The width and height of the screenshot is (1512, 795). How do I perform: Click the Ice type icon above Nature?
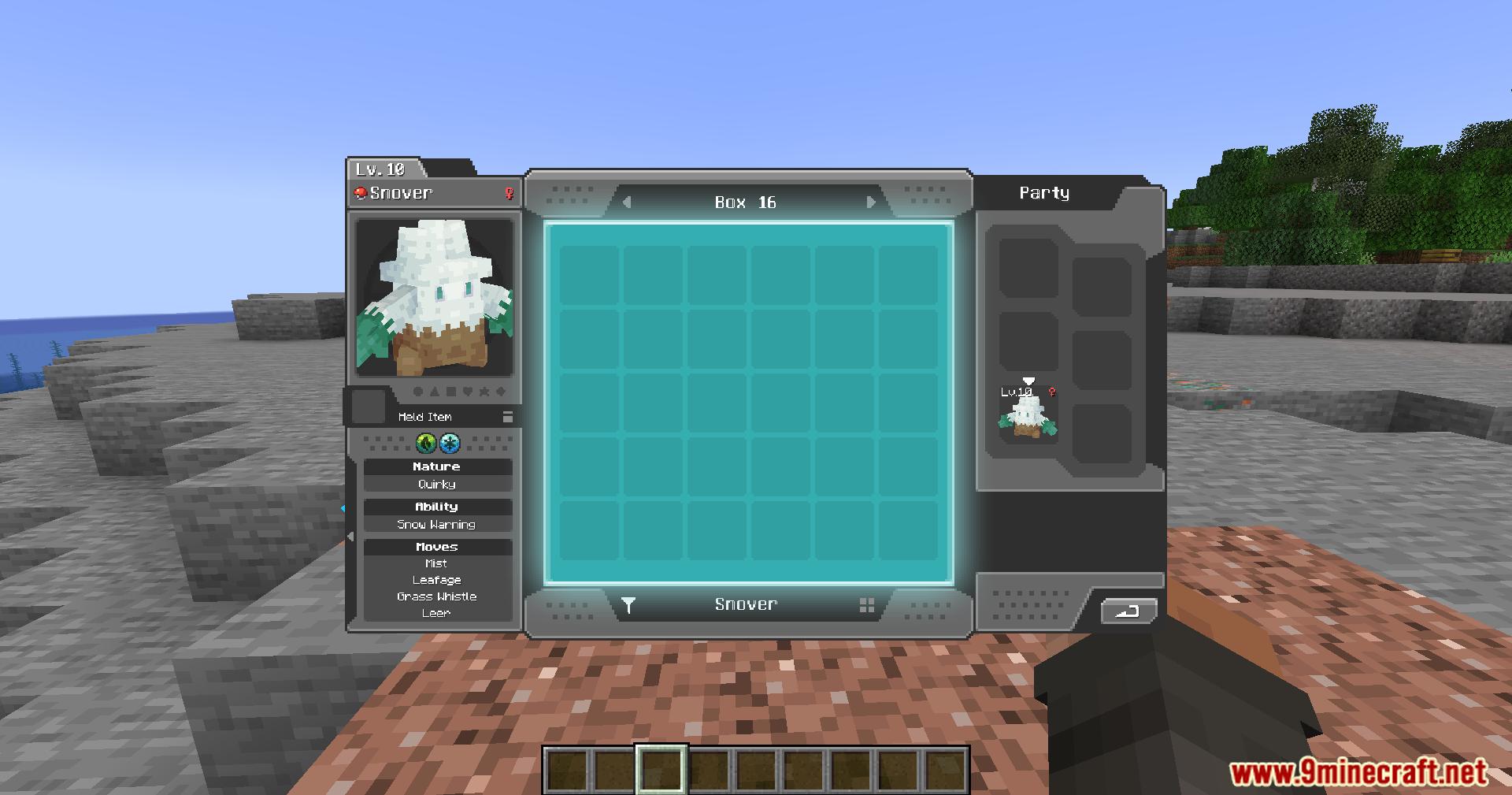pos(450,443)
